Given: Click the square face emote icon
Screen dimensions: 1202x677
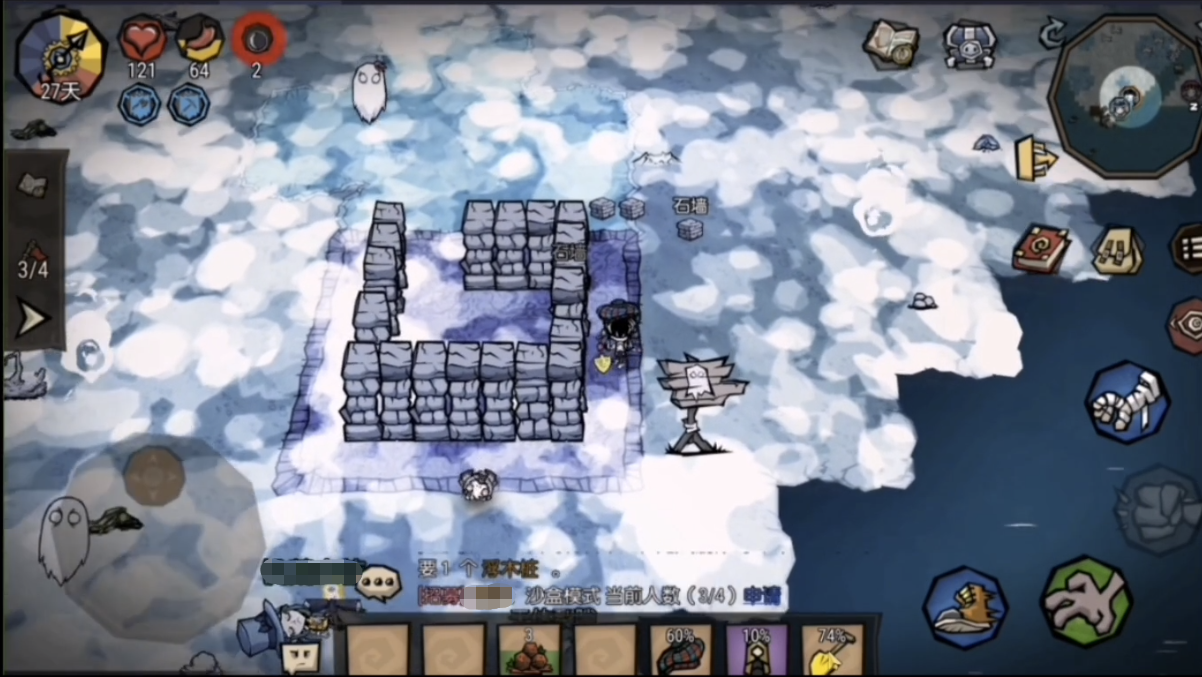Looking at the screenshot, I should [300, 656].
